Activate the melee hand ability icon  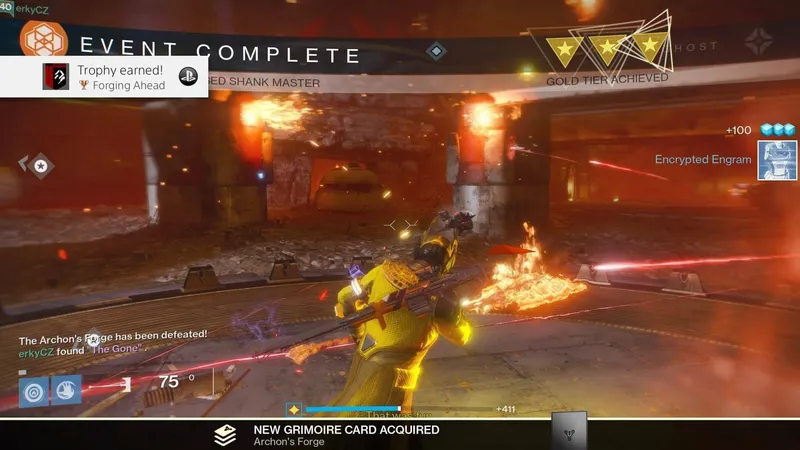pos(66,390)
